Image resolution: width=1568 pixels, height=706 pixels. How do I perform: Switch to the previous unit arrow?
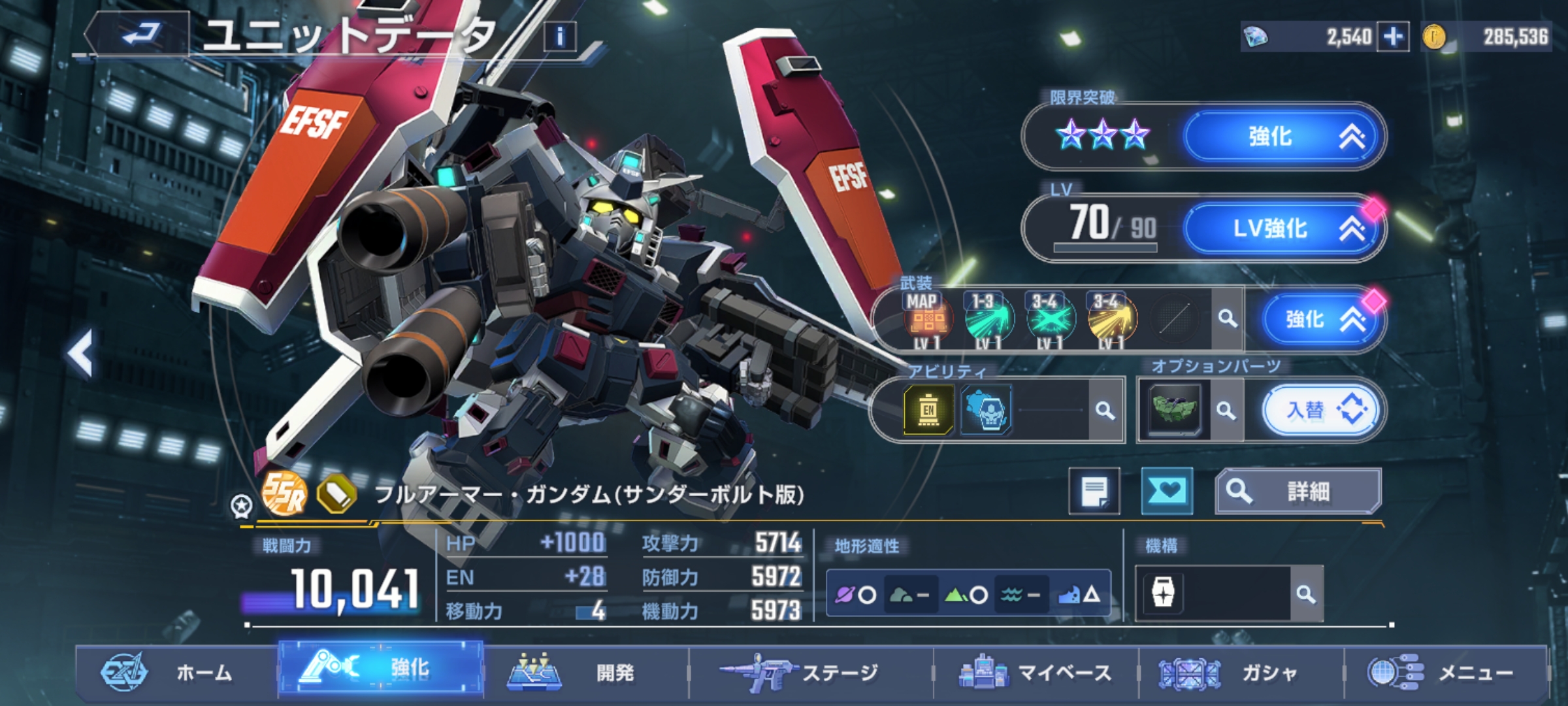81,353
